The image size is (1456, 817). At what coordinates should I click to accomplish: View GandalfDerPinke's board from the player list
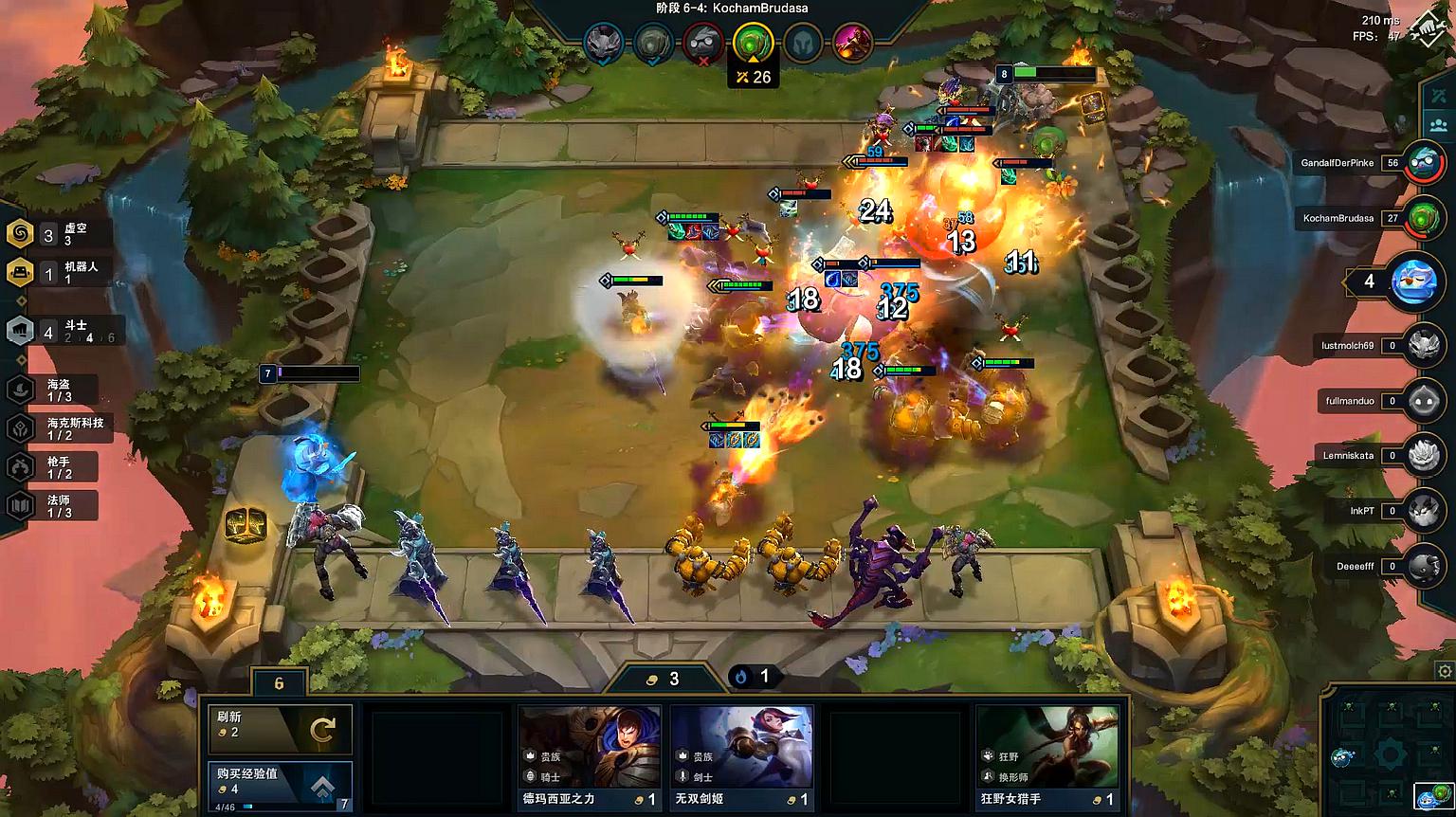[x=1422, y=163]
